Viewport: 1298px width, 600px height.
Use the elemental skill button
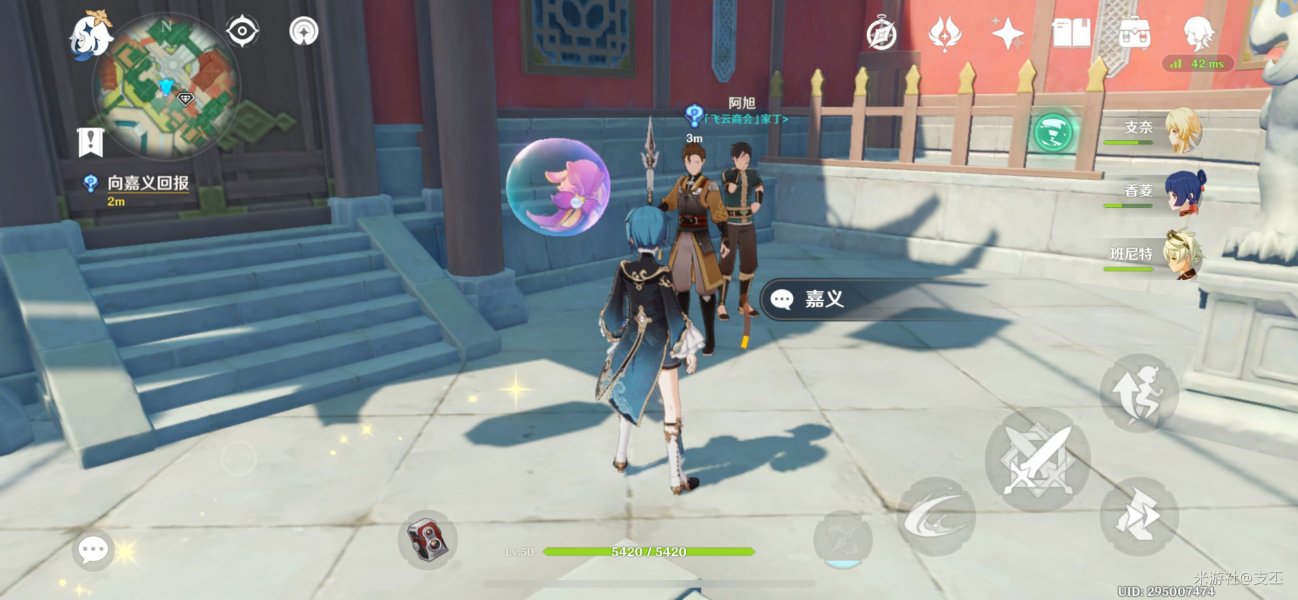pyautogui.click(x=936, y=515)
